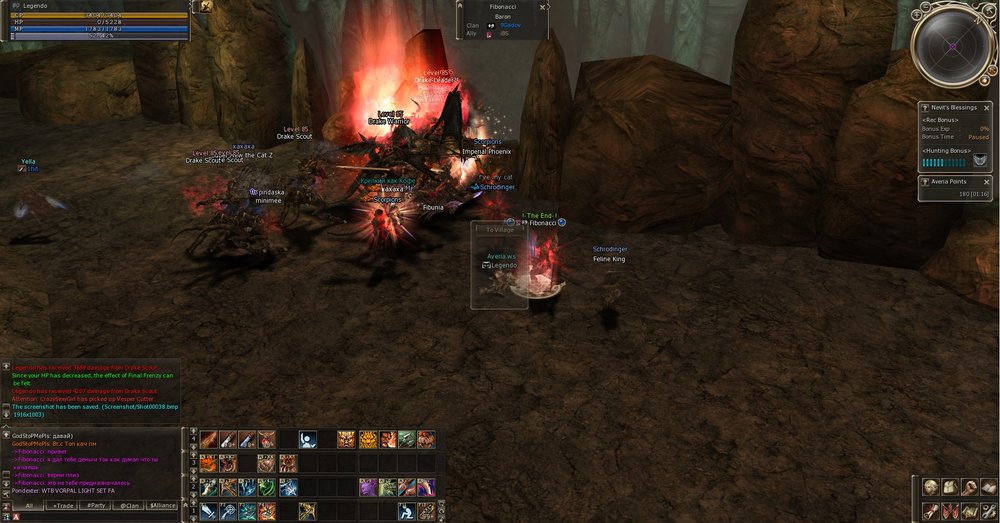Screen dimensions: 1000x523
Task: Close the Nevit's Blessings panel
Action: pos(986,106)
